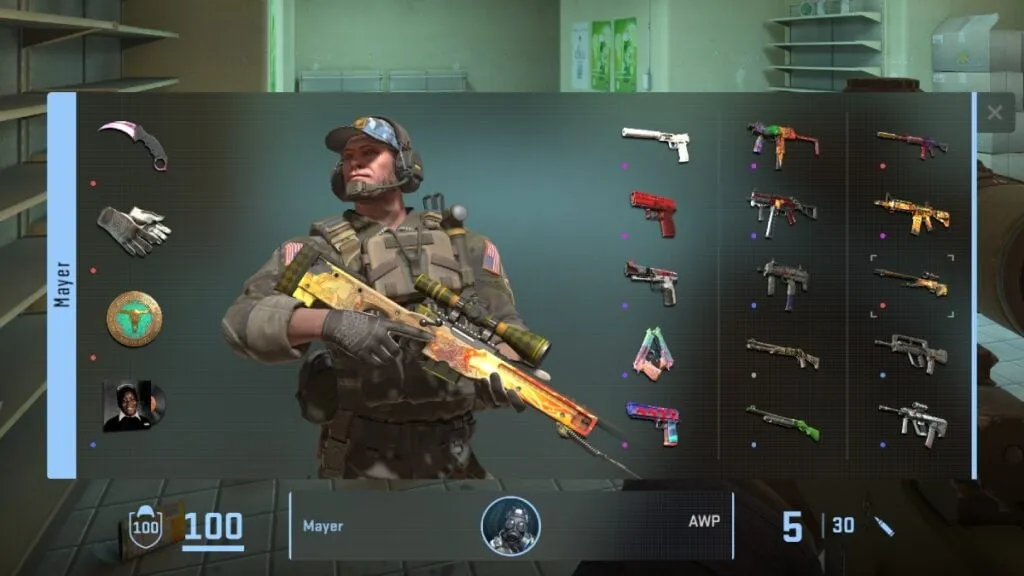Select the purple silenced rifle
The image size is (1024, 576).
pyautogui.click(x=912, y=142)
